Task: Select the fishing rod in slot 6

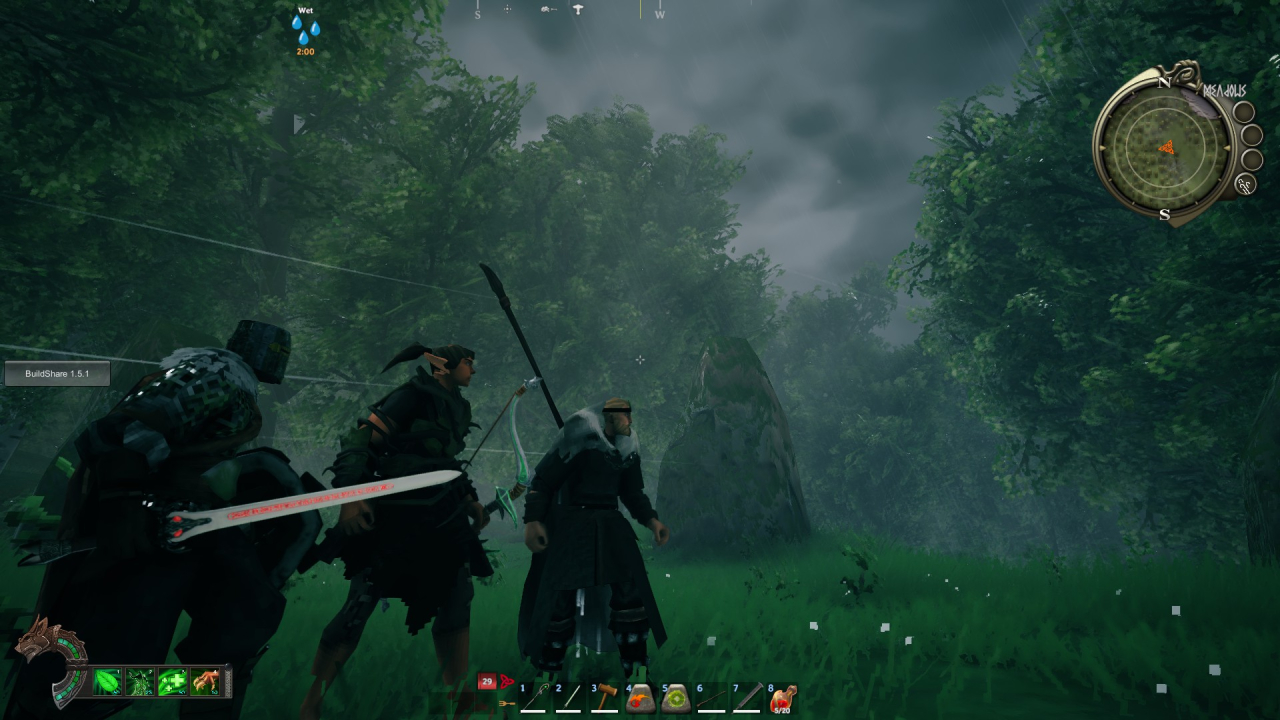Action: 709,700
